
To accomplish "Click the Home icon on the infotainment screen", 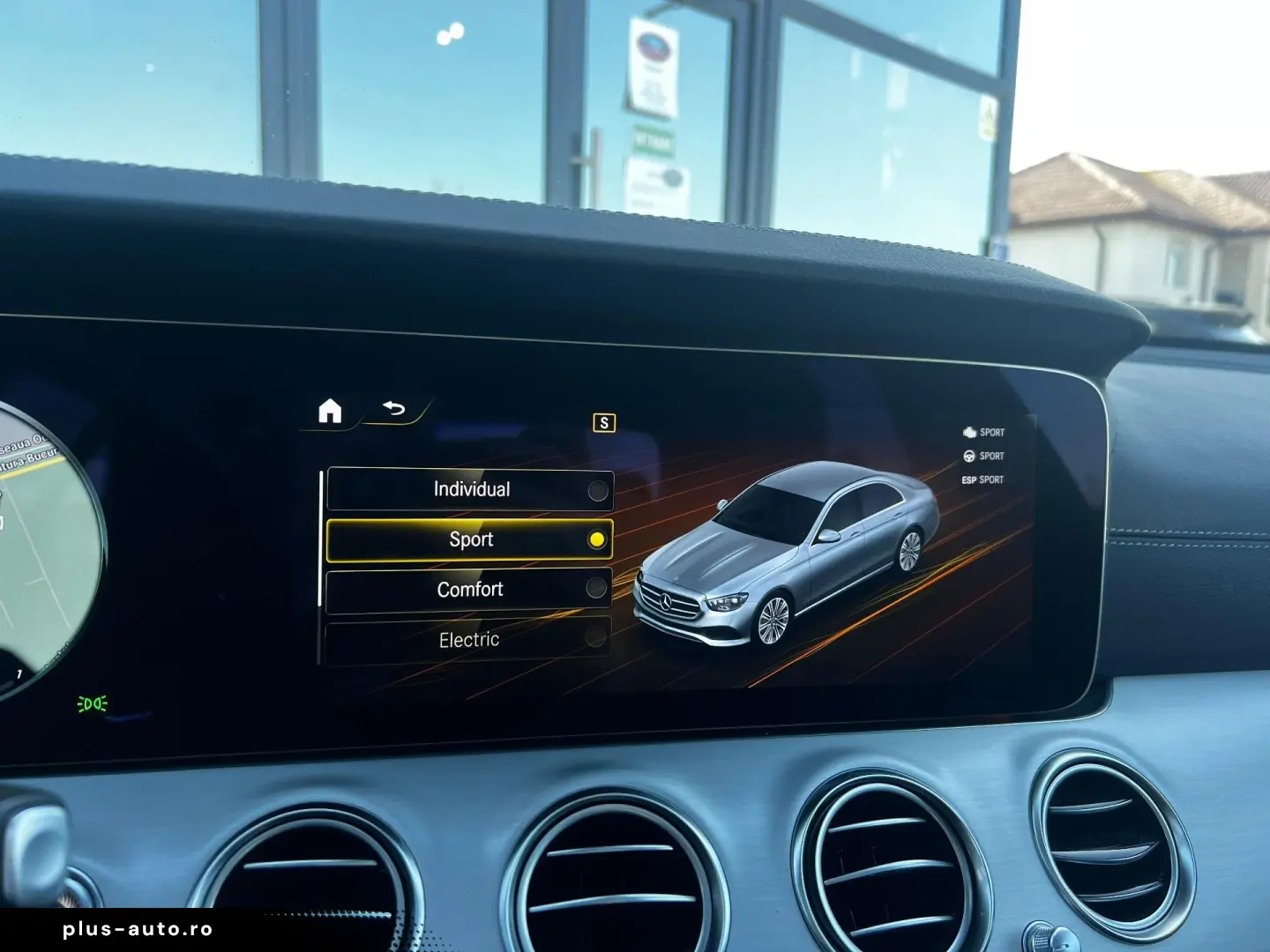I will coord(329,409).
